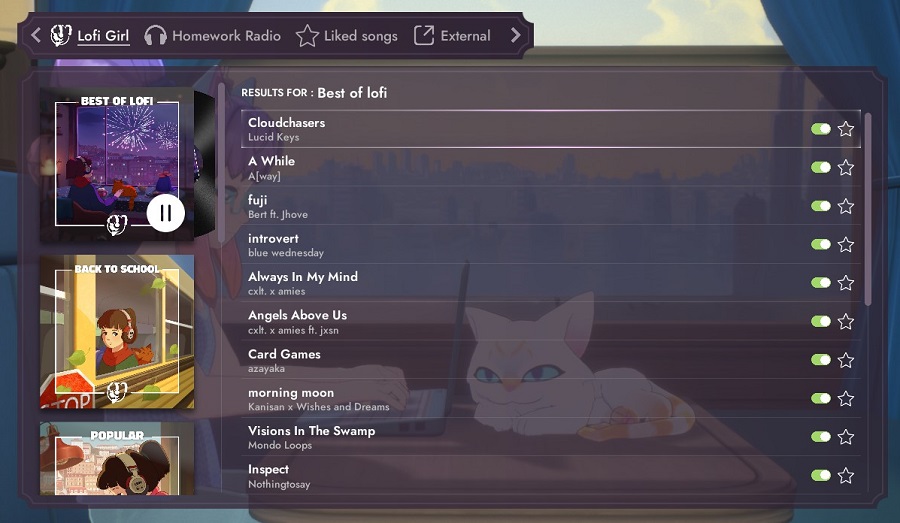
Task: Add Inspect to liked songs
Action: [x=846, y=476]
